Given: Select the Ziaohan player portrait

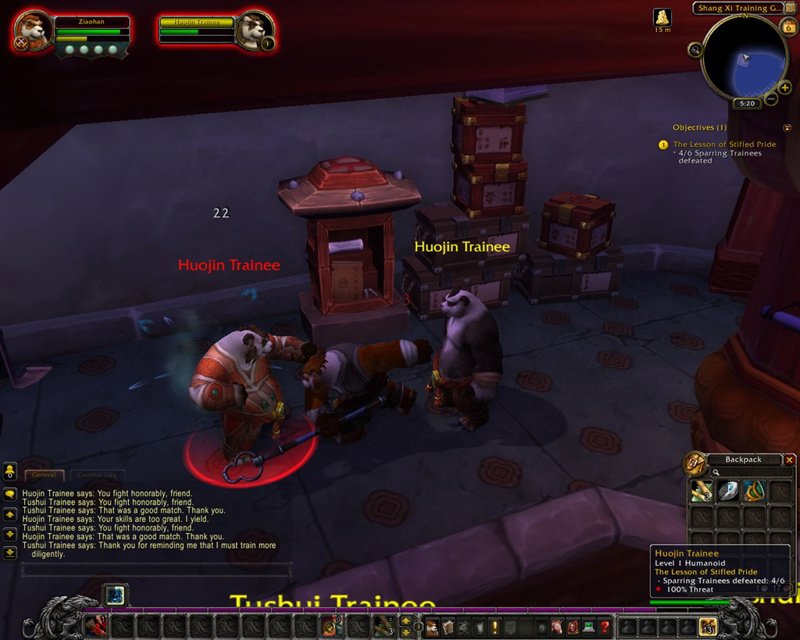Looking at the screenshot, I should coord(30,33).
